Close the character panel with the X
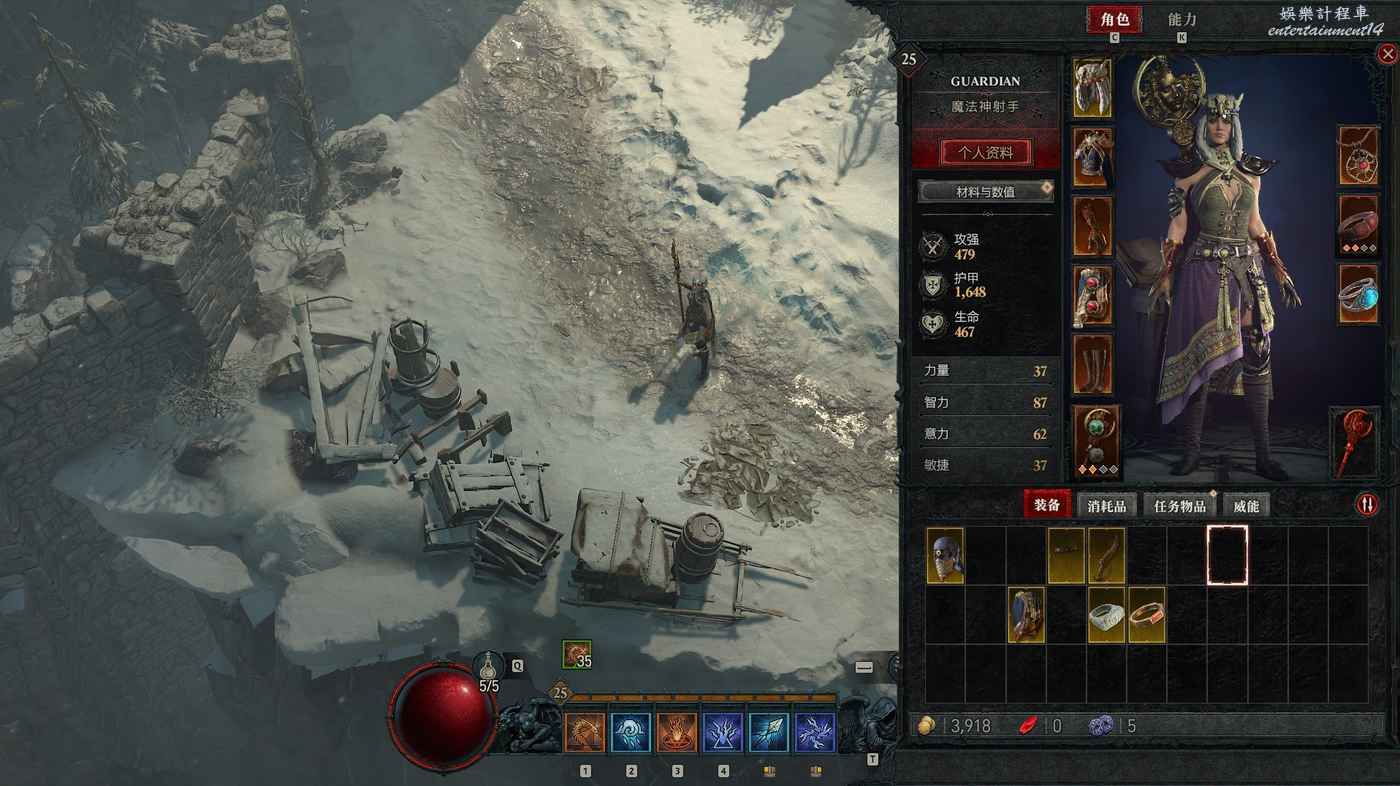1400x786 pixels. click(x=1386, y=56)
